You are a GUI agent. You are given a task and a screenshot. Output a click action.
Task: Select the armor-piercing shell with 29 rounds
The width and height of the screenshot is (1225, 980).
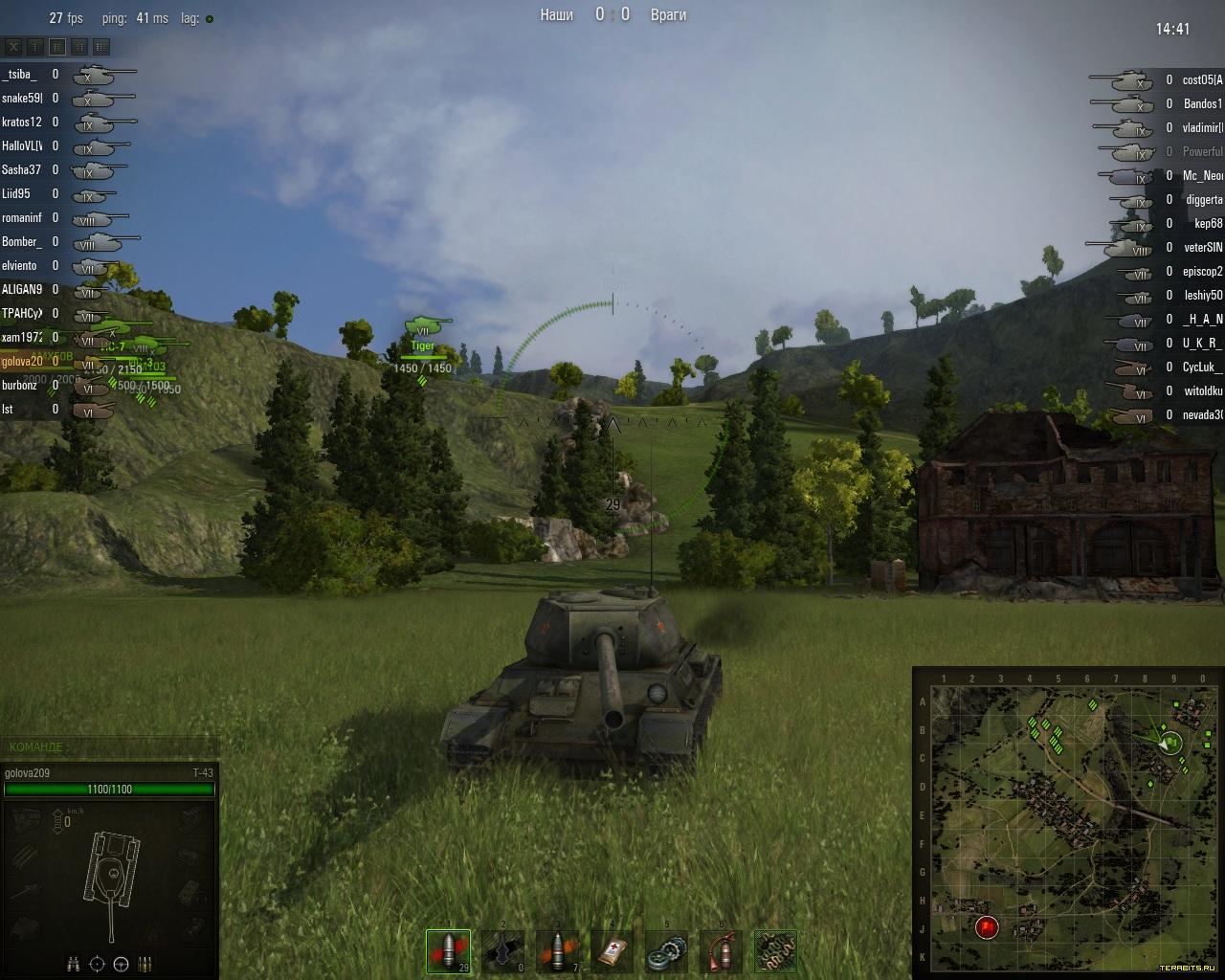pyautogui.click(x=448, y=951)
